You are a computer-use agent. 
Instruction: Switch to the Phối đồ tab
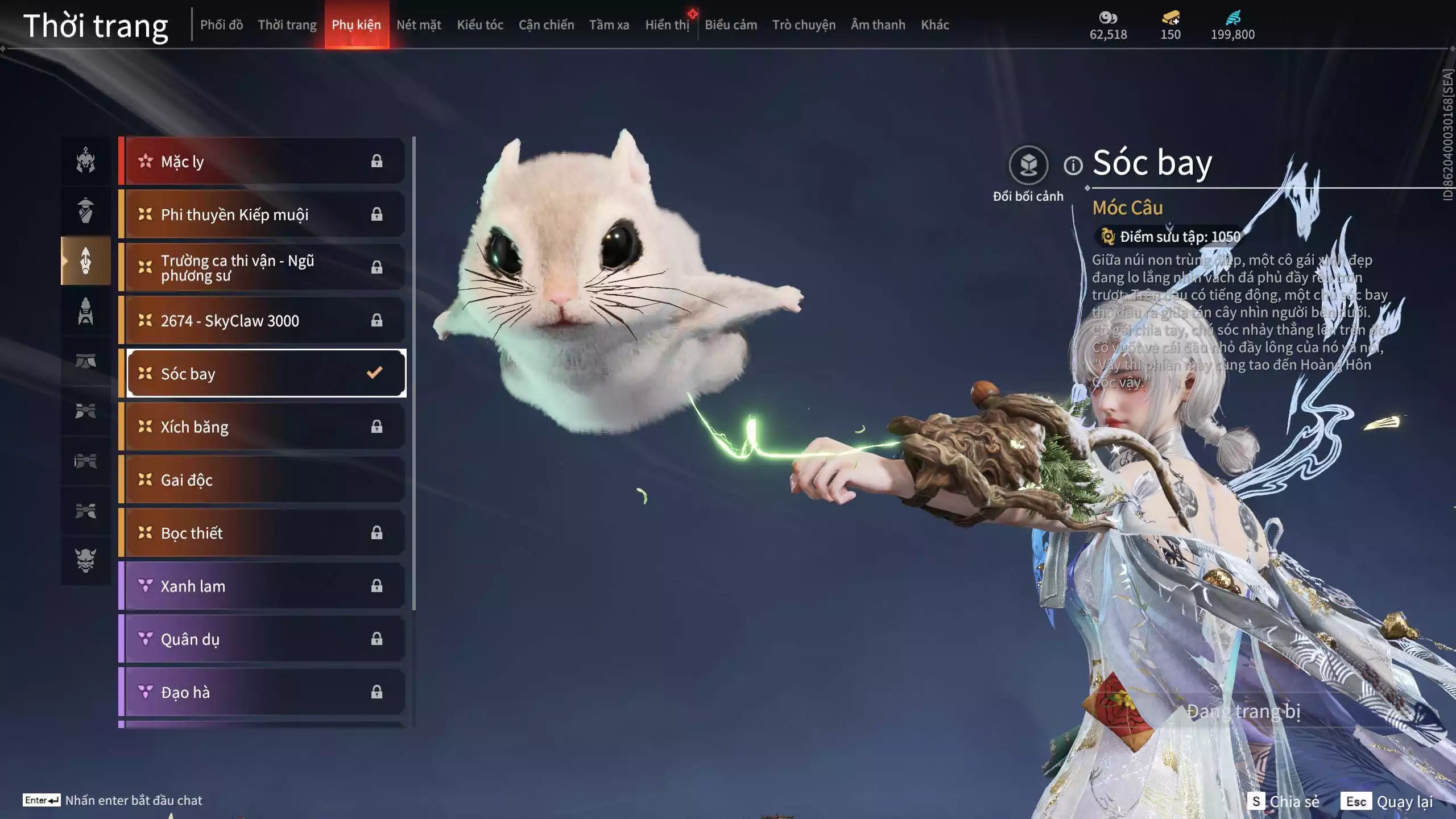(221, 25)
